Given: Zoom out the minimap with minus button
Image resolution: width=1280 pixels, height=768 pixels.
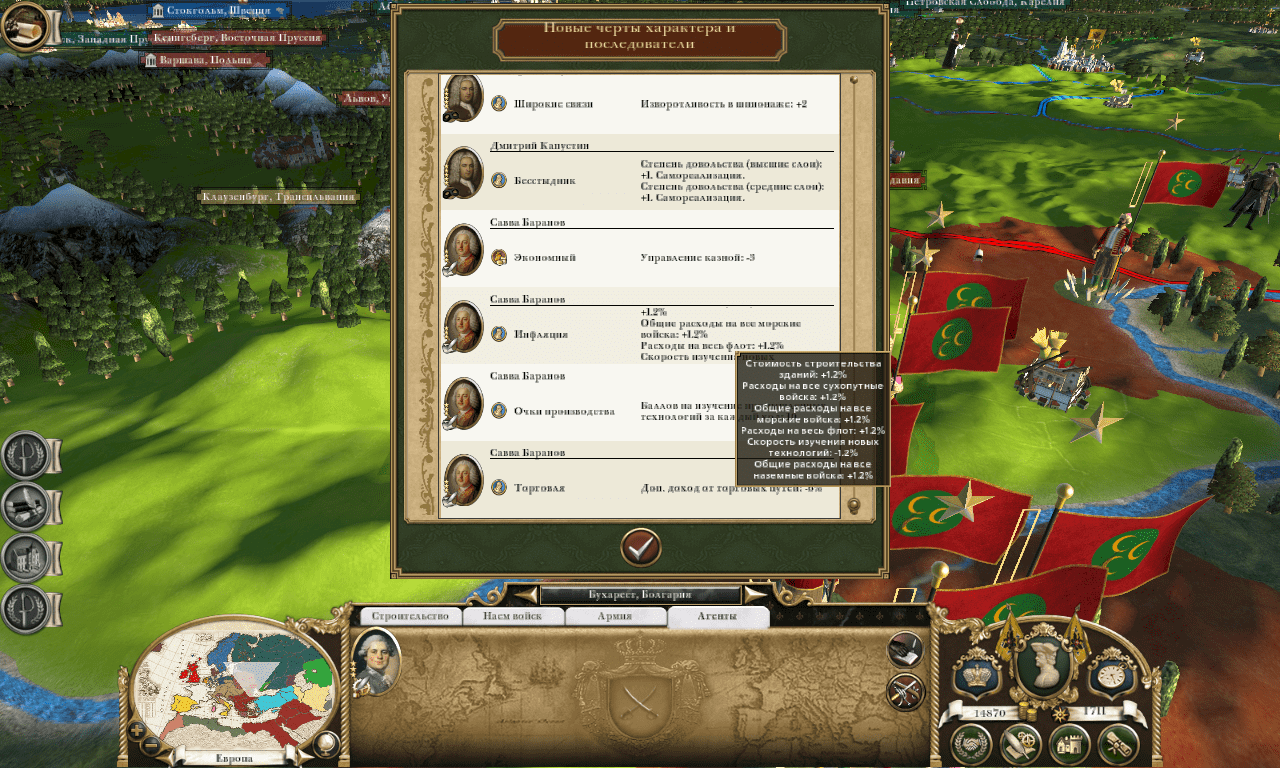Looking at the screenshot, I should pyautogui.click(x=151, y=744).
